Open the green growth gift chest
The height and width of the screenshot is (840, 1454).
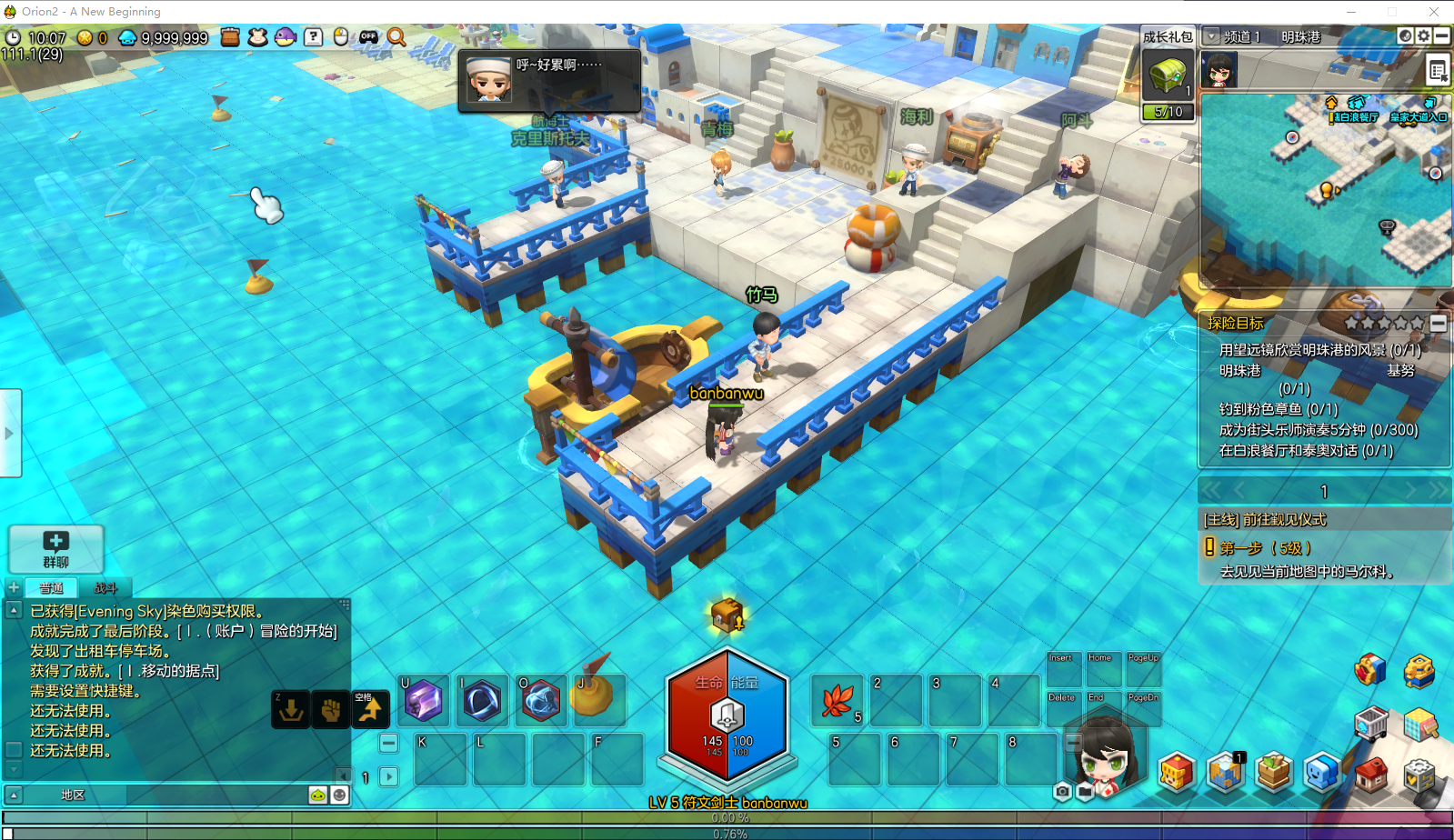click(1168, 75)
